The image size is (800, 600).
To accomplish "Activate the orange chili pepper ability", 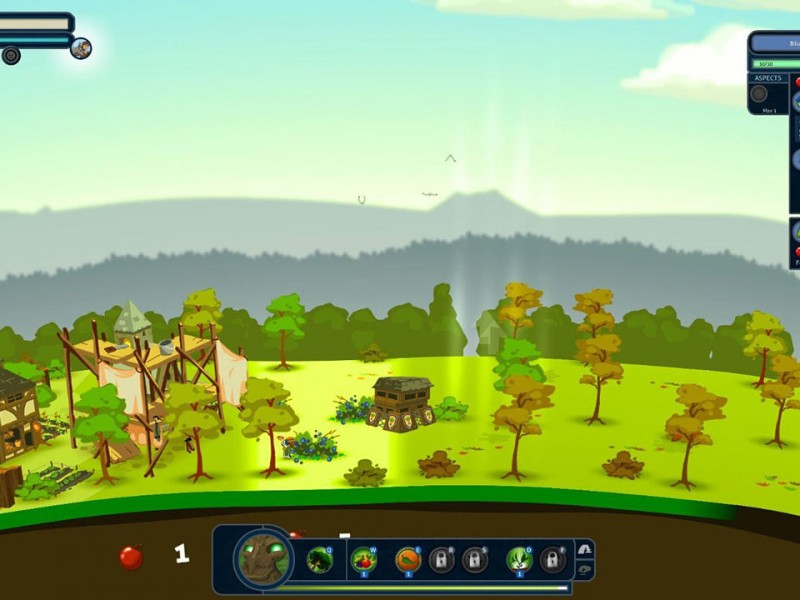I will point(407,560).
